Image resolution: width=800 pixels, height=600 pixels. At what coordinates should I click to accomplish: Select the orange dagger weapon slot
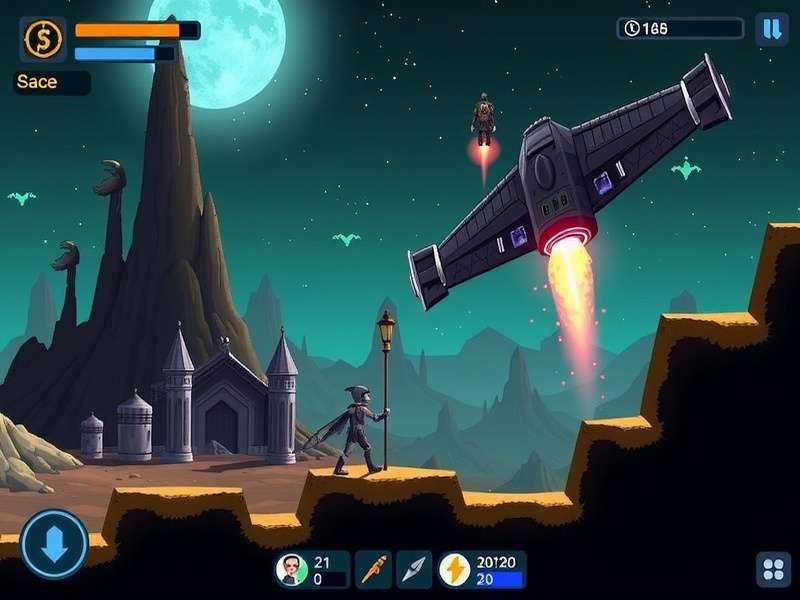(x=374, y=570)
